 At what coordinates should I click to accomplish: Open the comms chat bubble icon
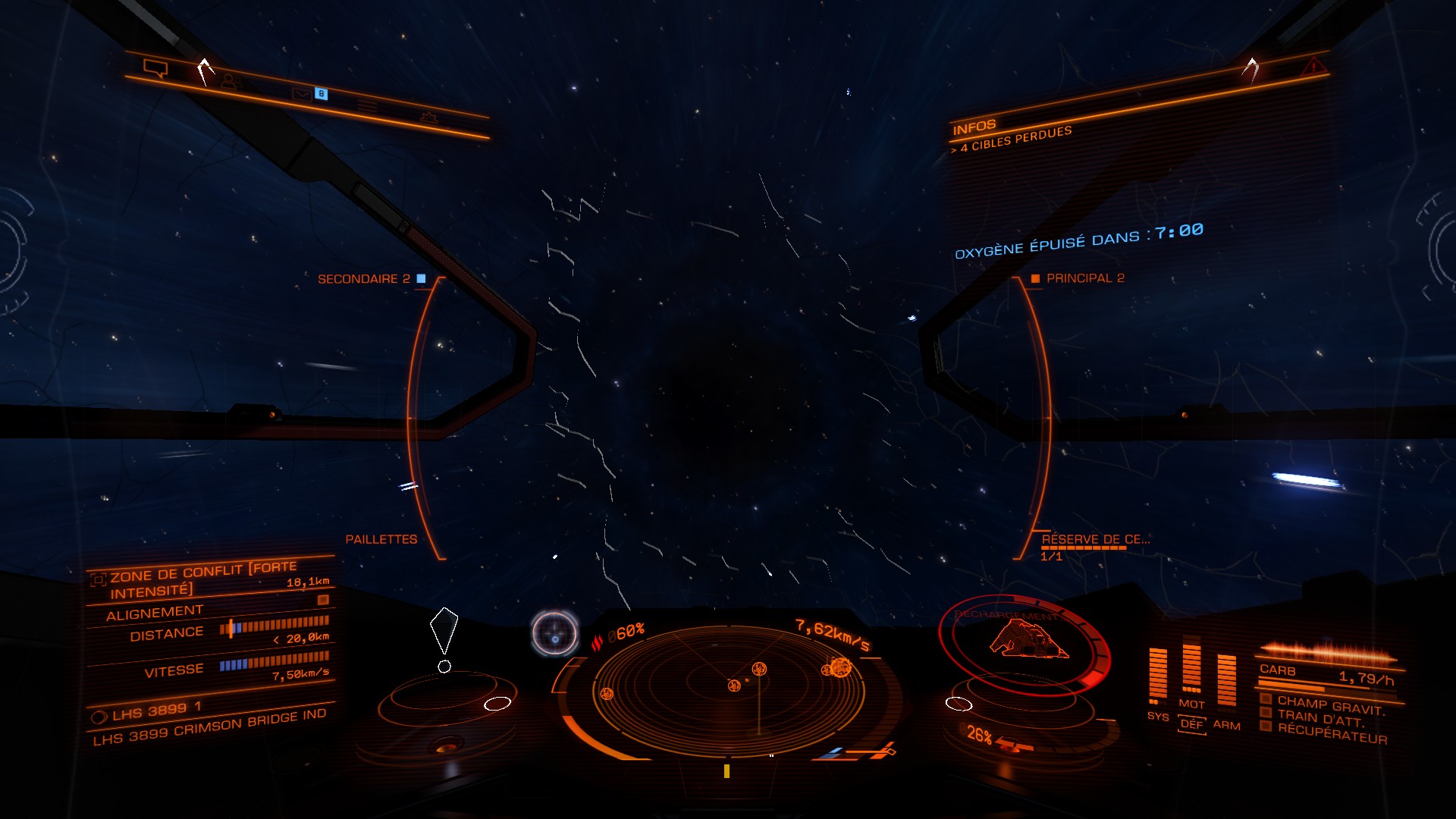coord(155,69)
